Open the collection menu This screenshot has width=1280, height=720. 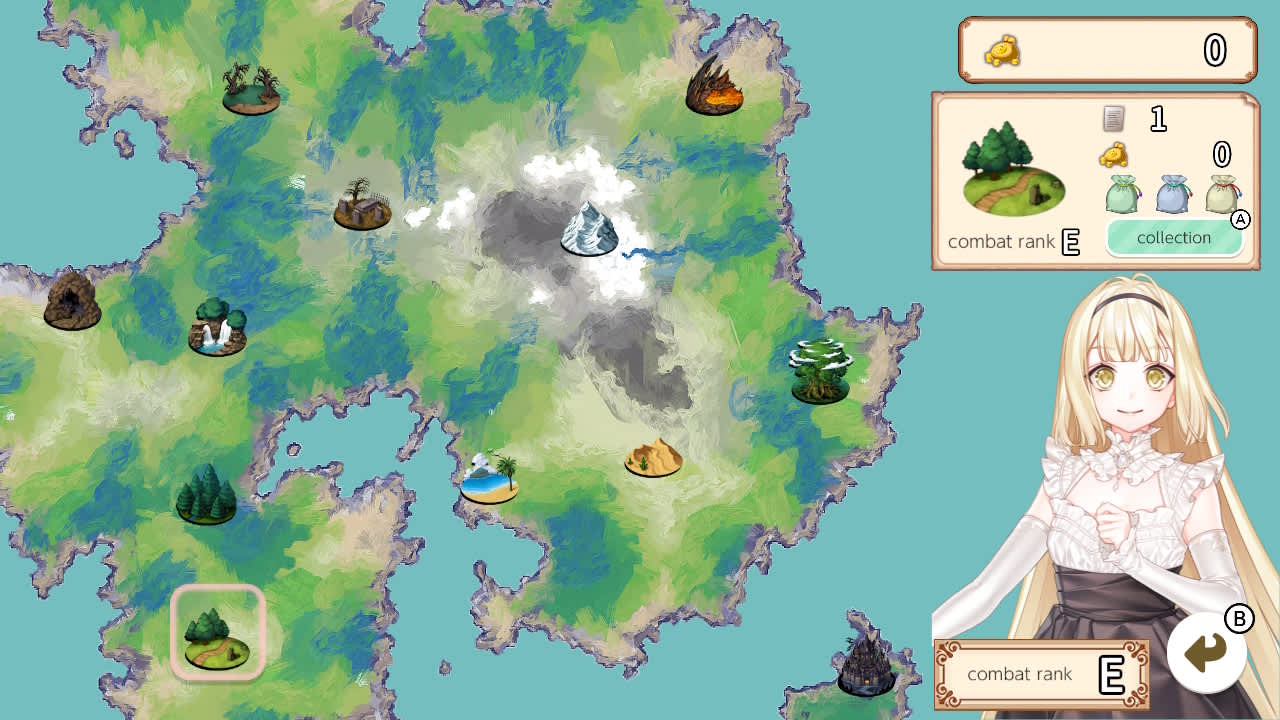tap(1176, 238)
